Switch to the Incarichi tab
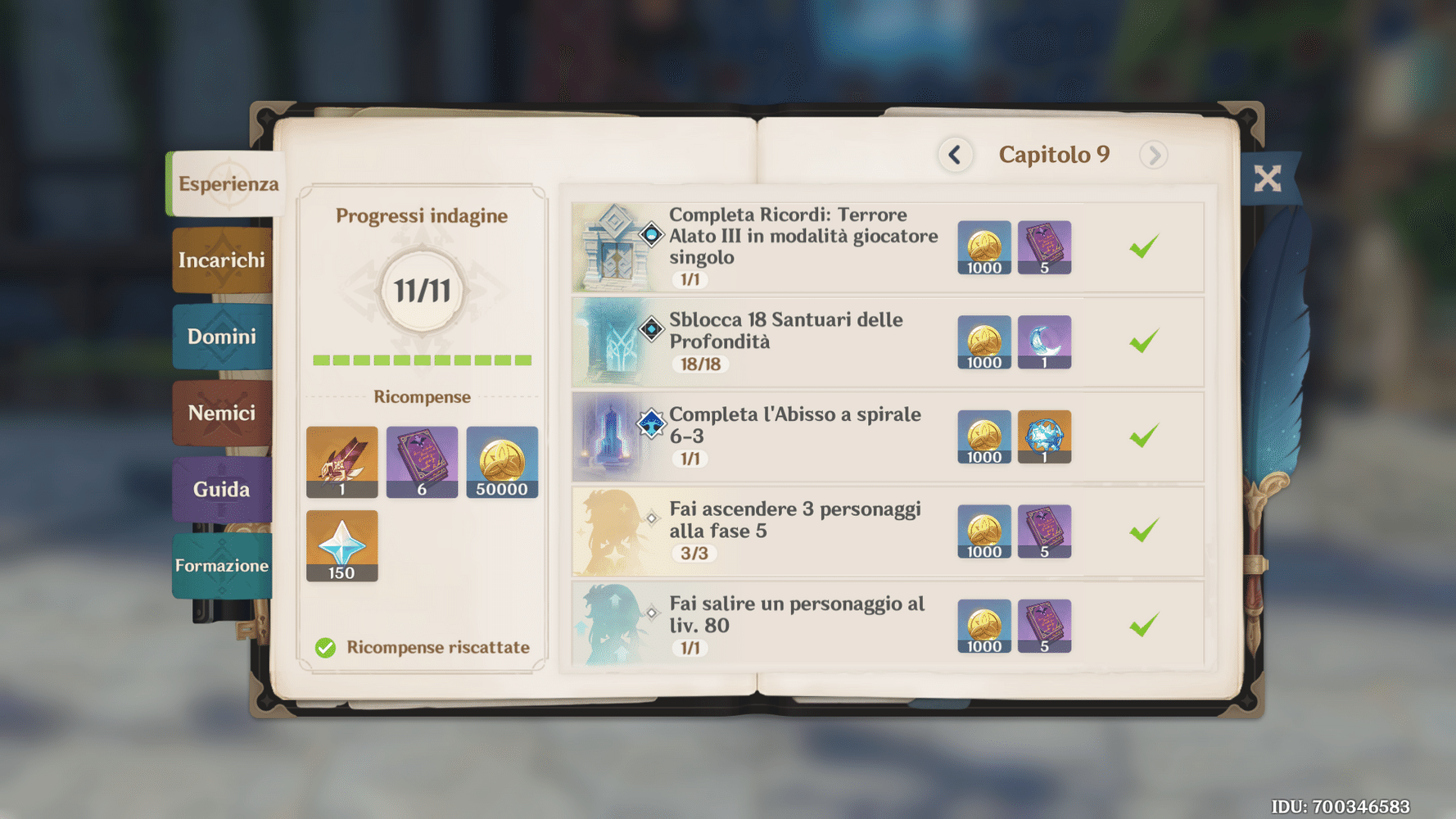This screenshot has width=1456, height=819. (x=221, y=260)
